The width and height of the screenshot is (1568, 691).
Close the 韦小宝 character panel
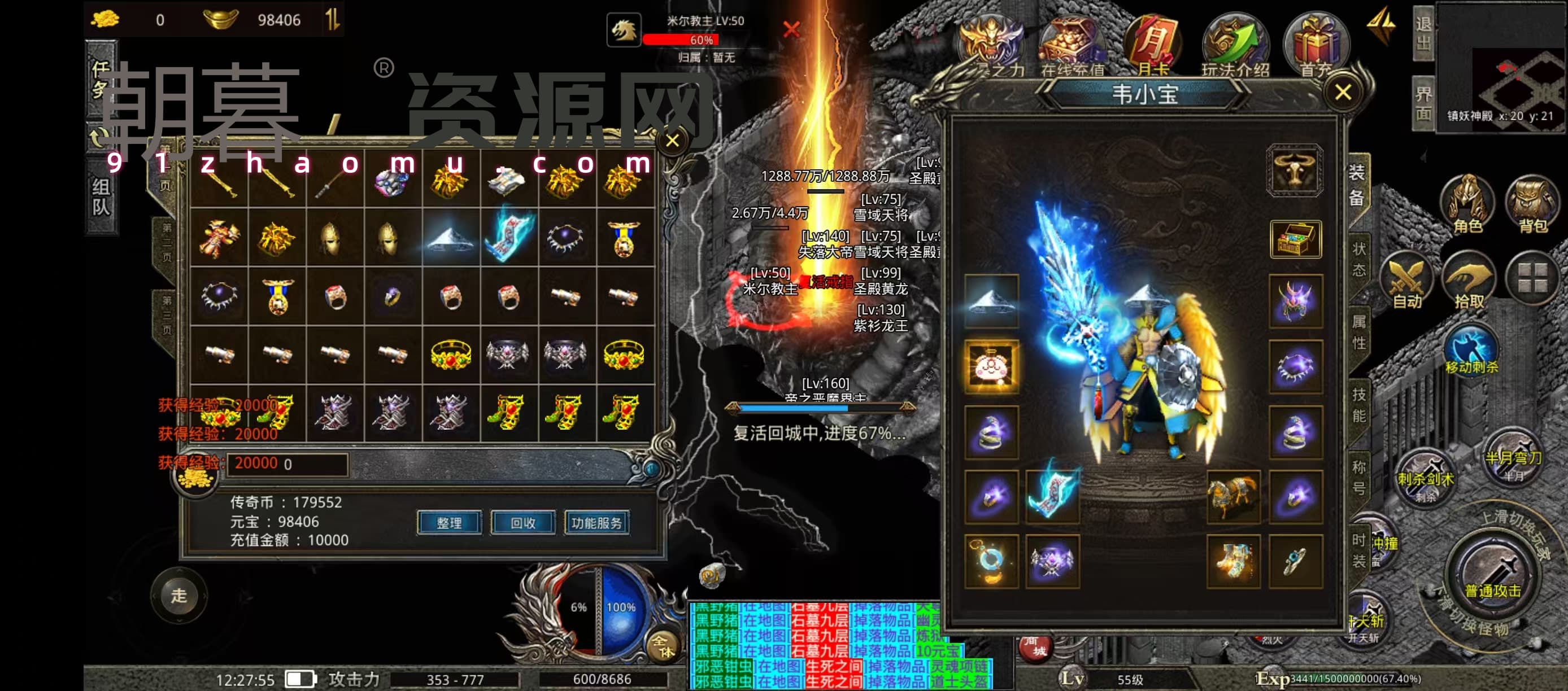click(1343, 93)
